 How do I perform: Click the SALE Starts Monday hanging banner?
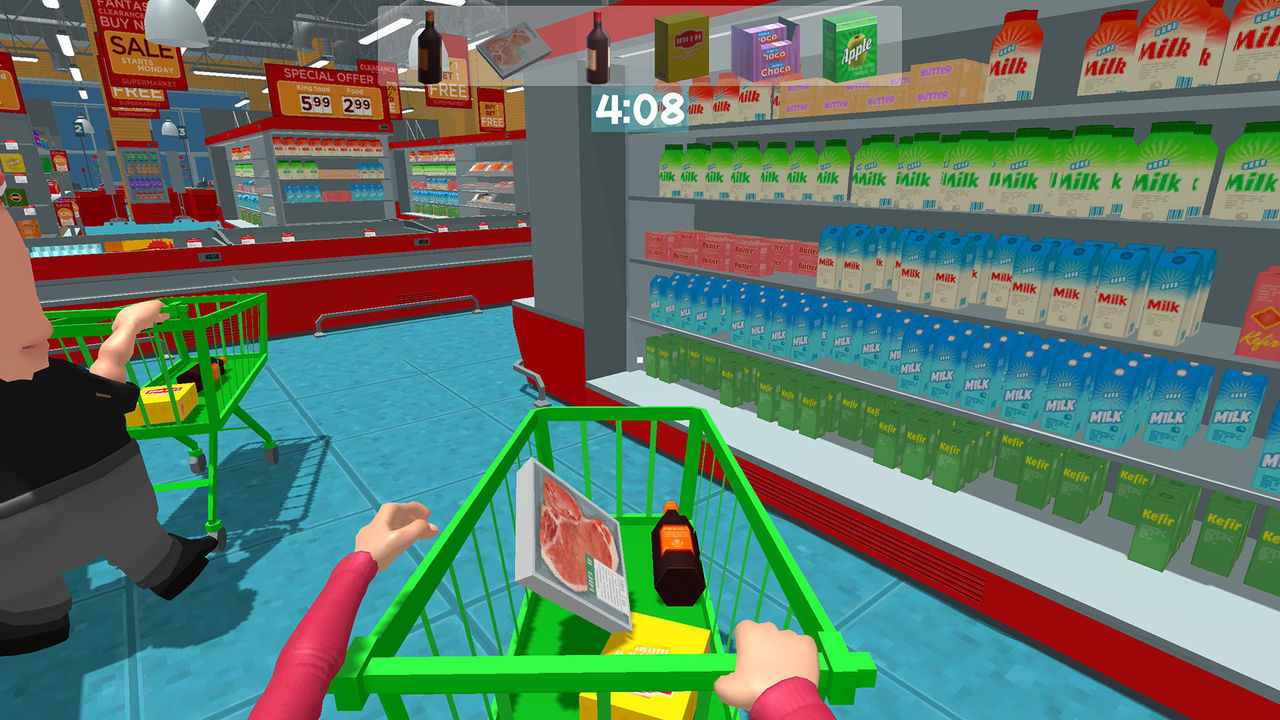pyautogui.click(x=142, y=50)
